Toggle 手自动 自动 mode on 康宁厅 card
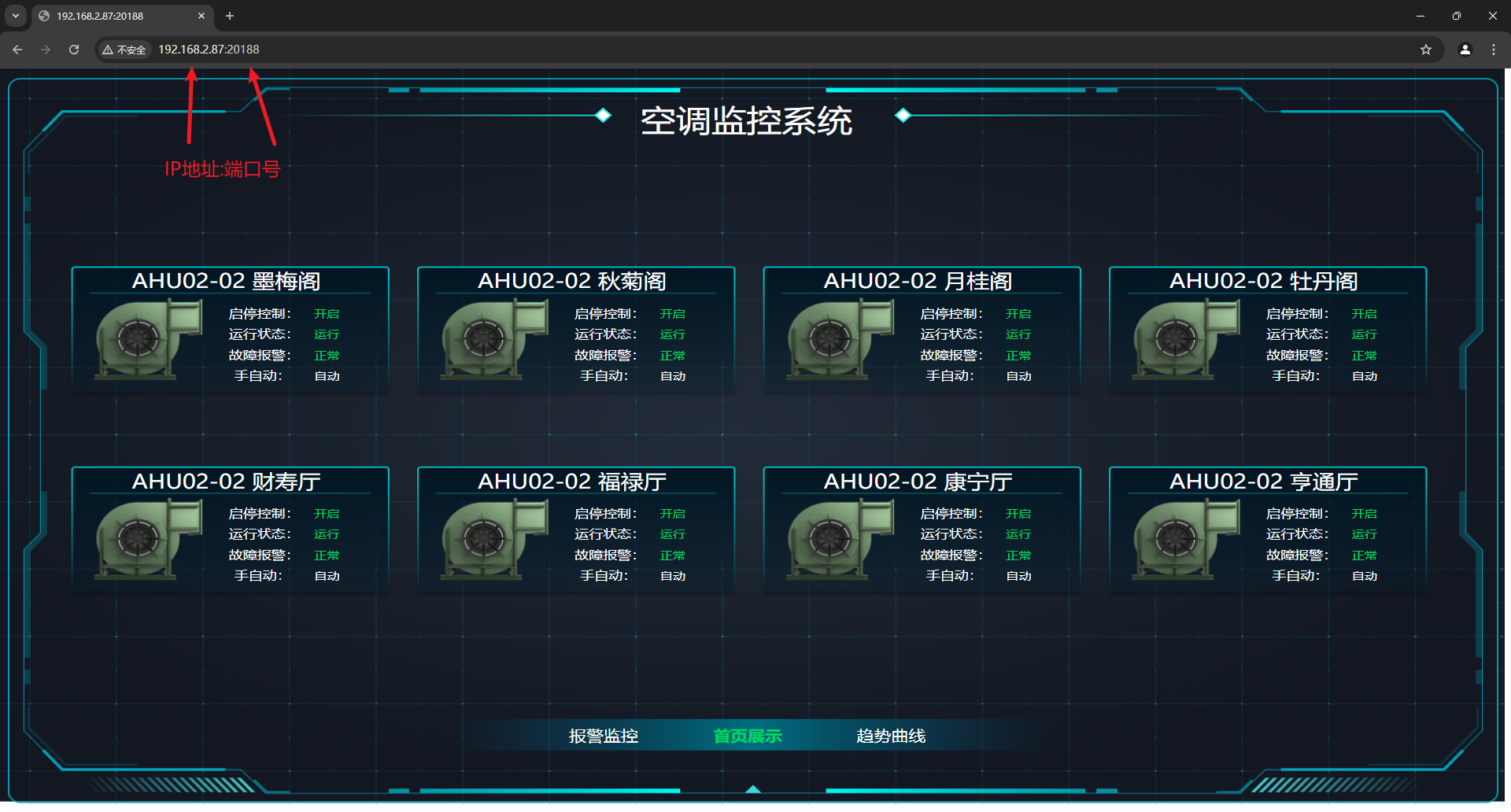 [1018, 575]
